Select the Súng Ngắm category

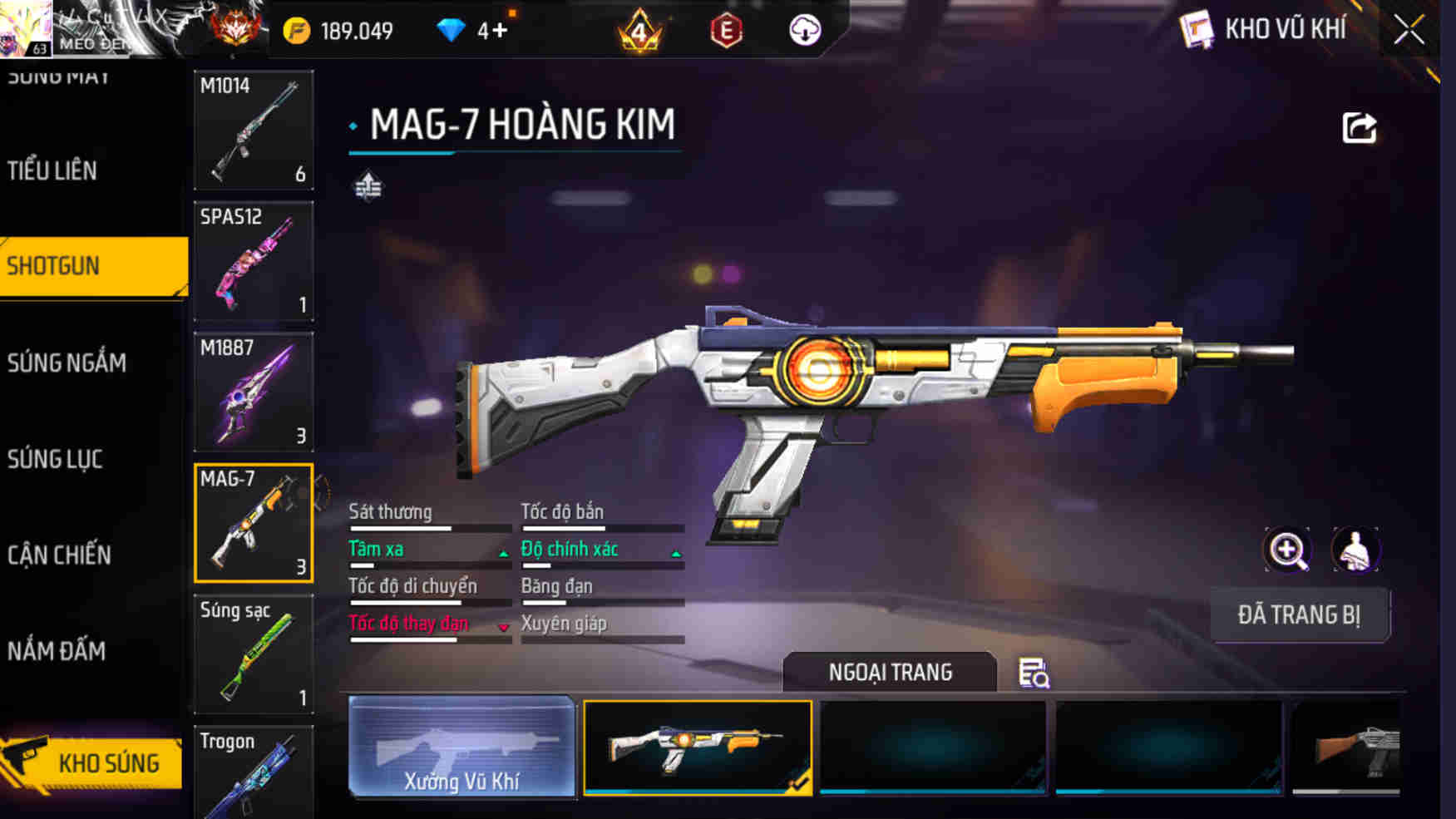(x=67, y=363)
